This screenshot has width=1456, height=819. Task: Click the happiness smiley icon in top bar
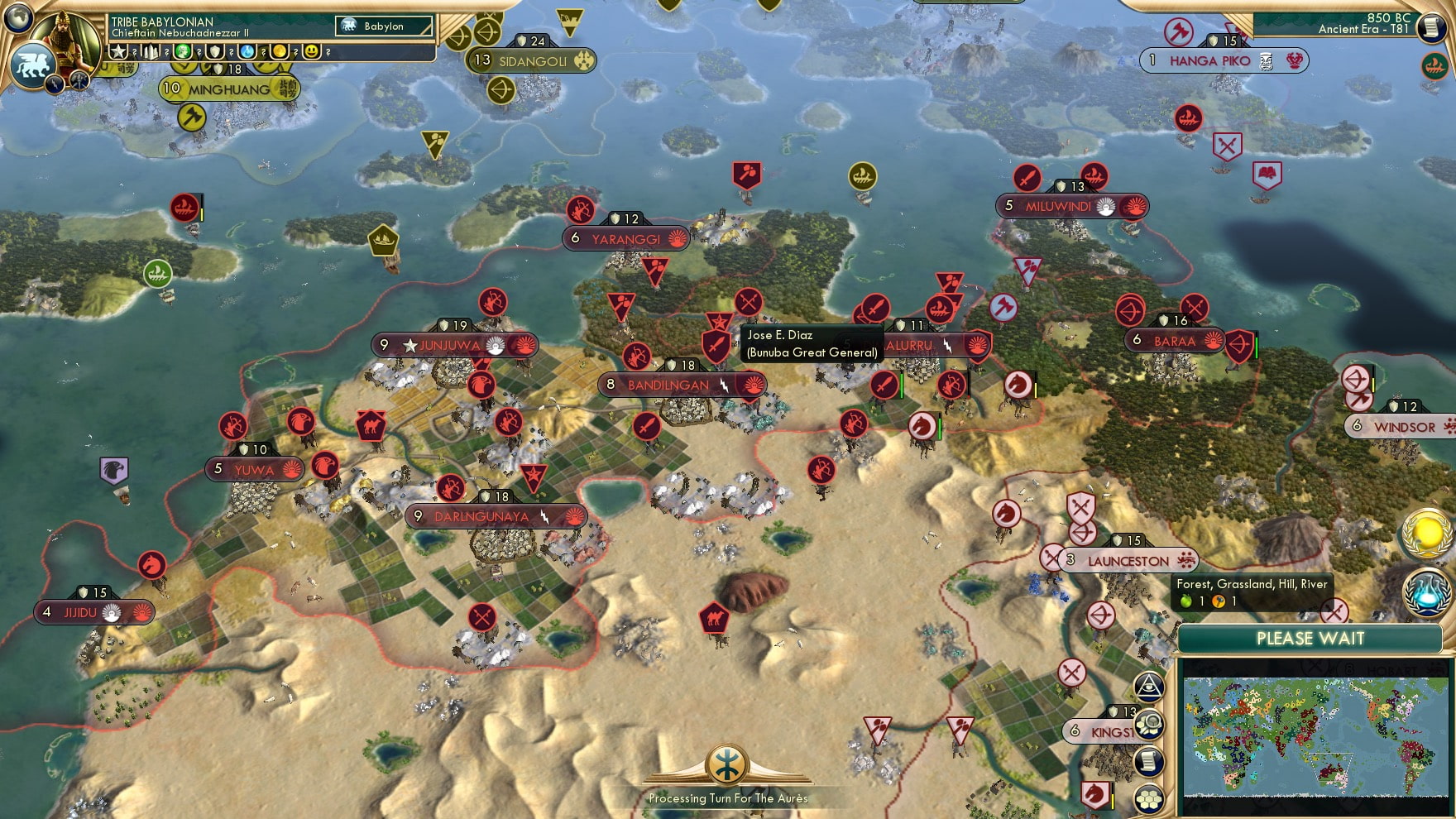(311, 51)
